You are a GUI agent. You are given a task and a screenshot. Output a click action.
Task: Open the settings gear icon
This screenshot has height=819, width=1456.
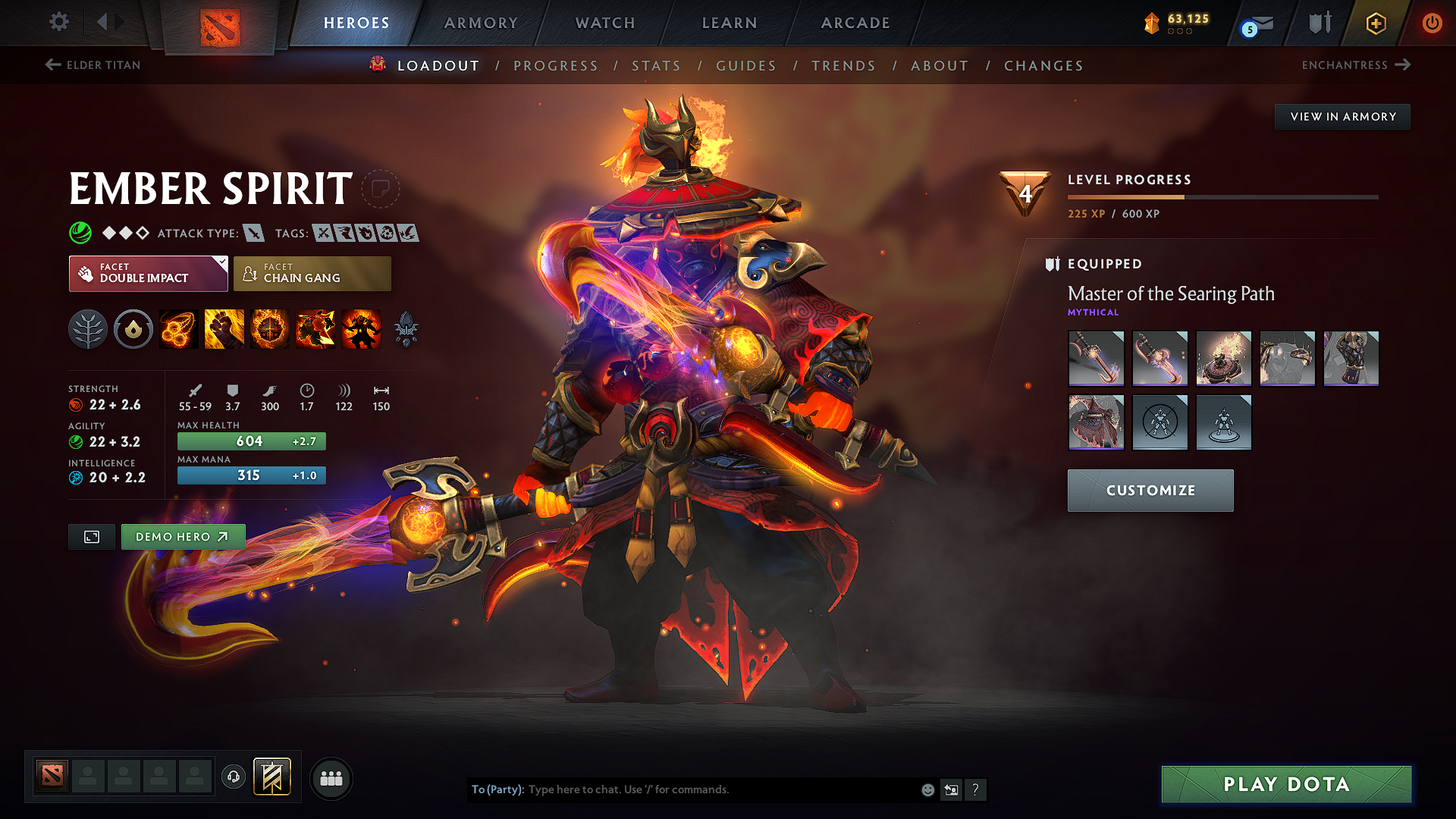[58, 22]
